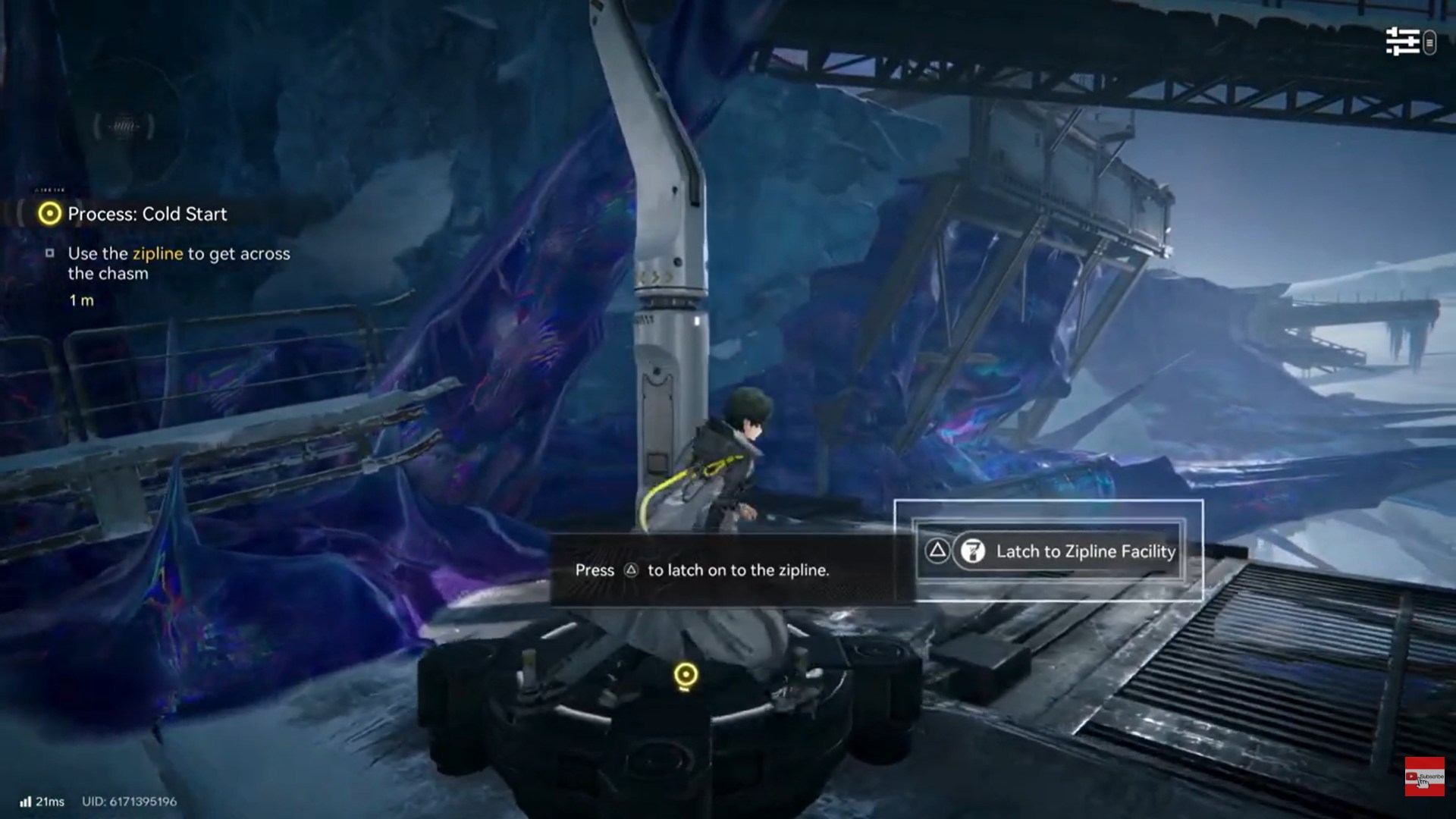
Task: Select the Process: Cold Start quest header
Action: pyautogui.click(x=146, y=214)
